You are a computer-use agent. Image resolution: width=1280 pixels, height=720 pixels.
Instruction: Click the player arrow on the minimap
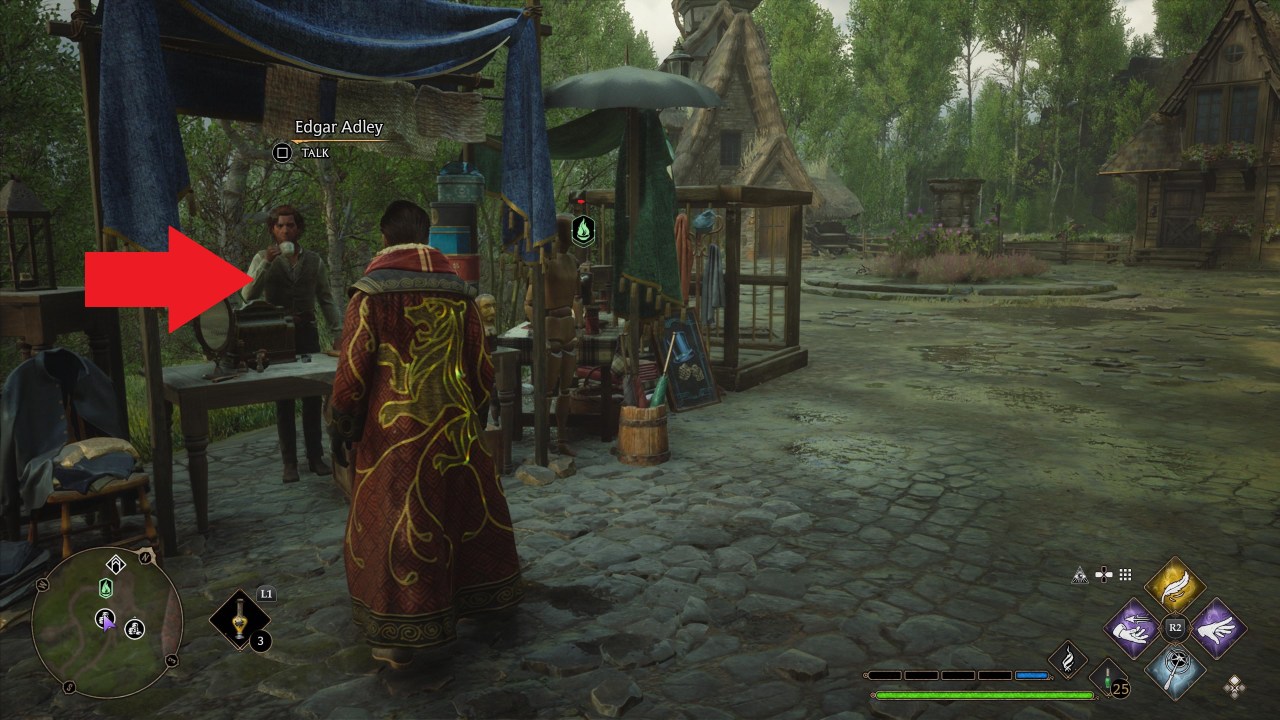[x=109, y=622]
